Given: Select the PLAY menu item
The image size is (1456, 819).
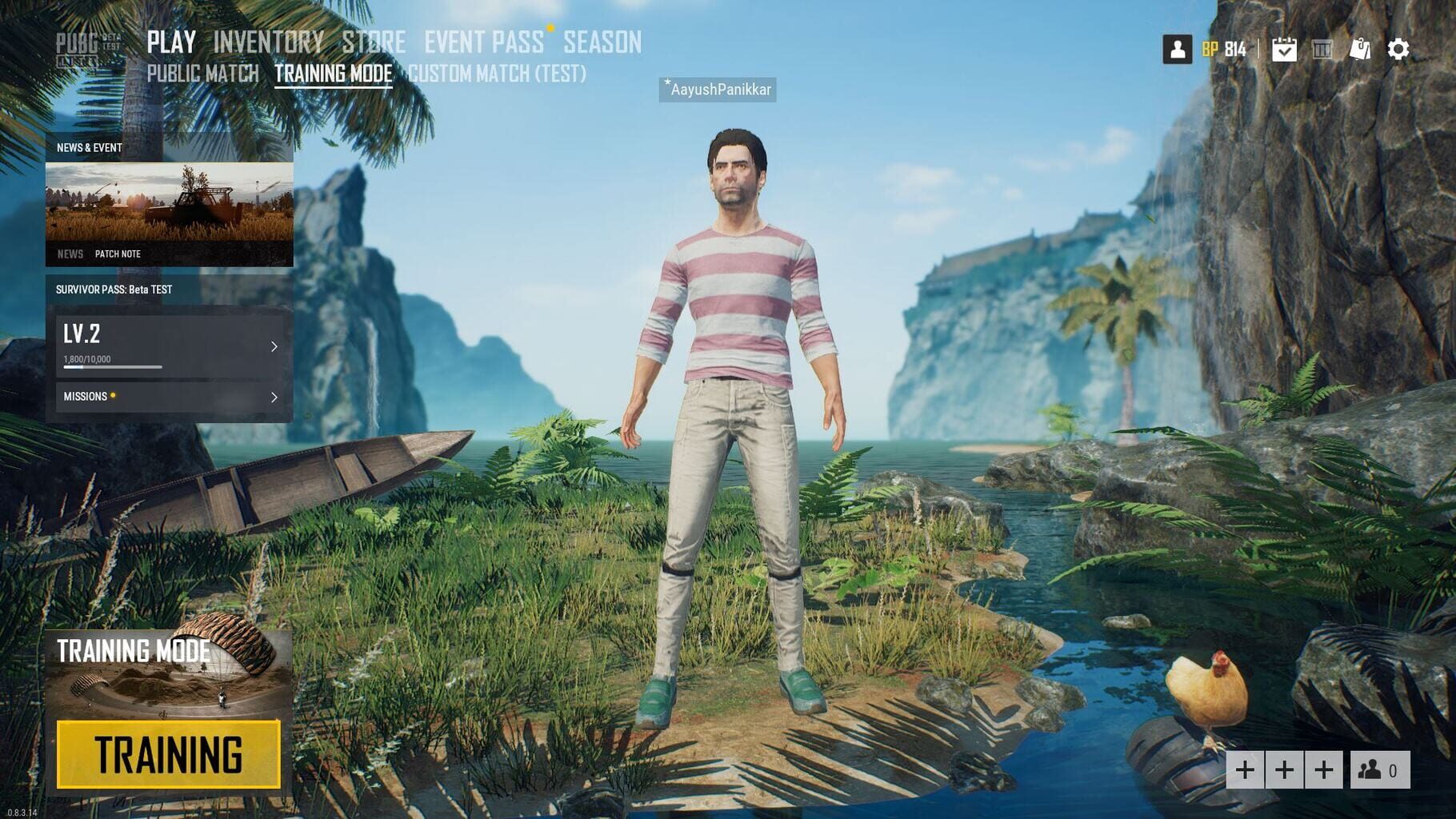Looking at the screenshot, I should (171, 42).
